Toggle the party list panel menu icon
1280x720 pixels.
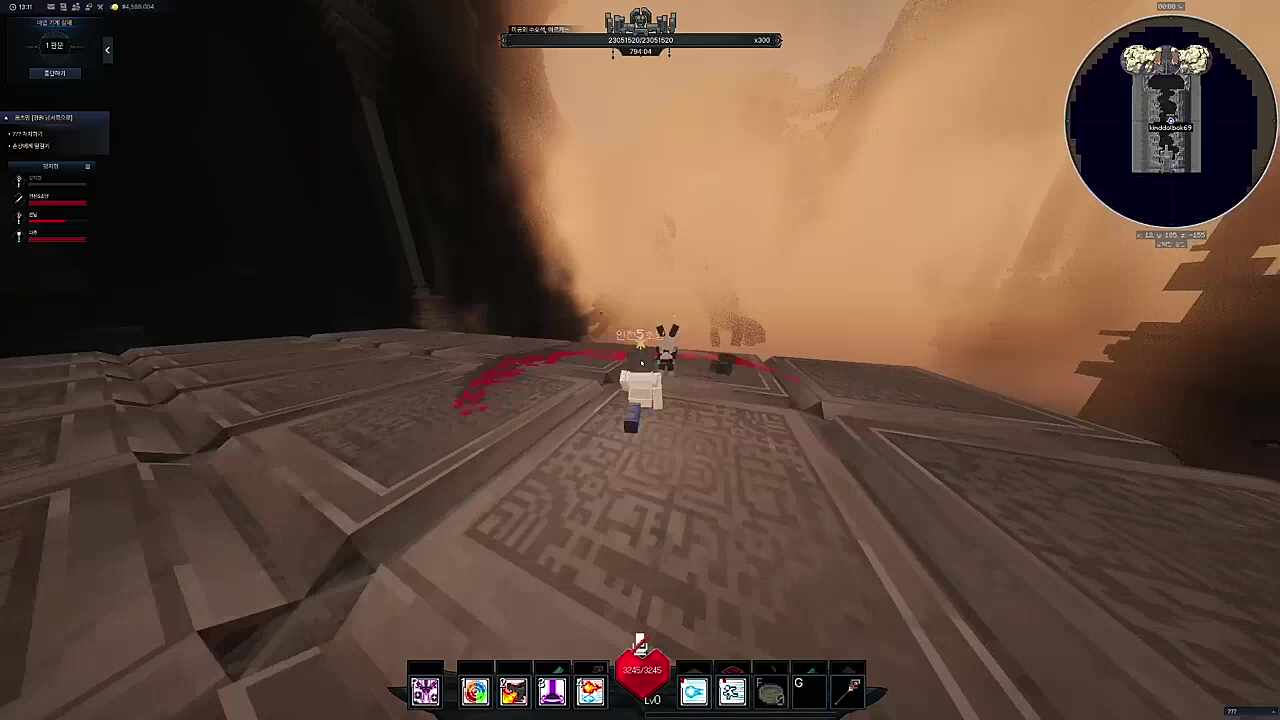point(88,166)
